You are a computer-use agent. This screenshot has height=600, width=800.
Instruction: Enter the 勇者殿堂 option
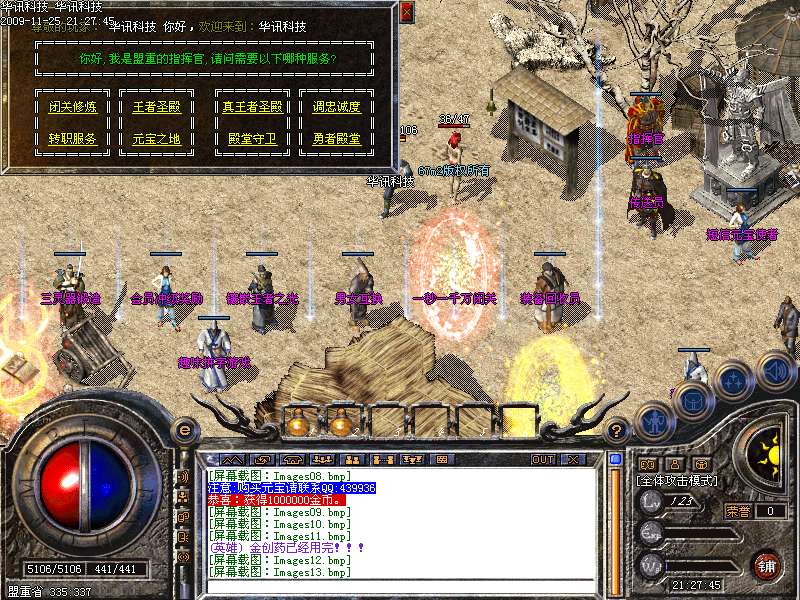point(336,139)
